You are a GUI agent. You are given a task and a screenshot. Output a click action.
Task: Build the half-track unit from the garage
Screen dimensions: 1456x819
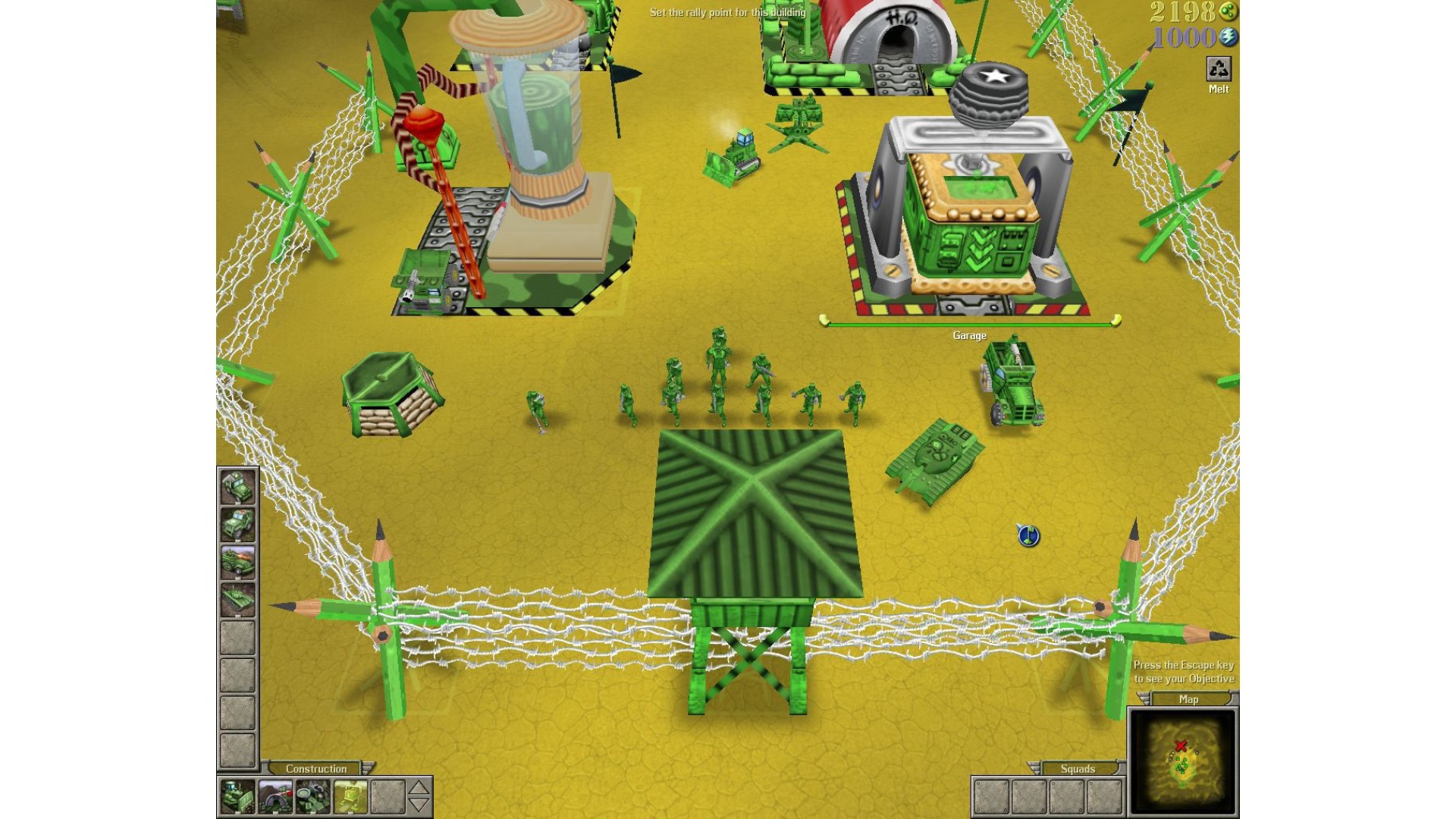tap(237, 562)
